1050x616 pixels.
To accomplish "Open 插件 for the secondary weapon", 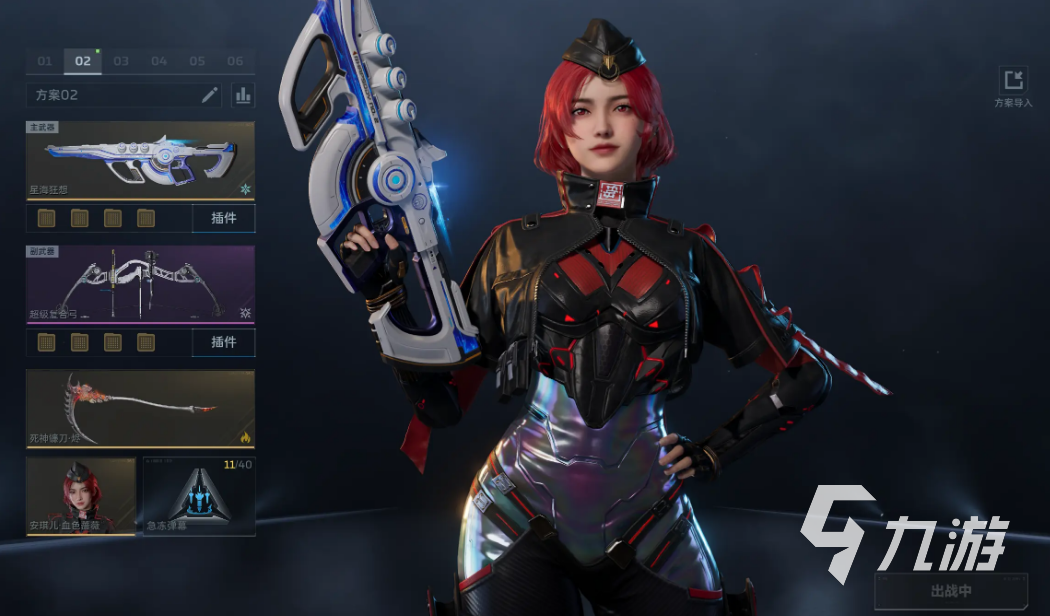I will coord(223,342).
